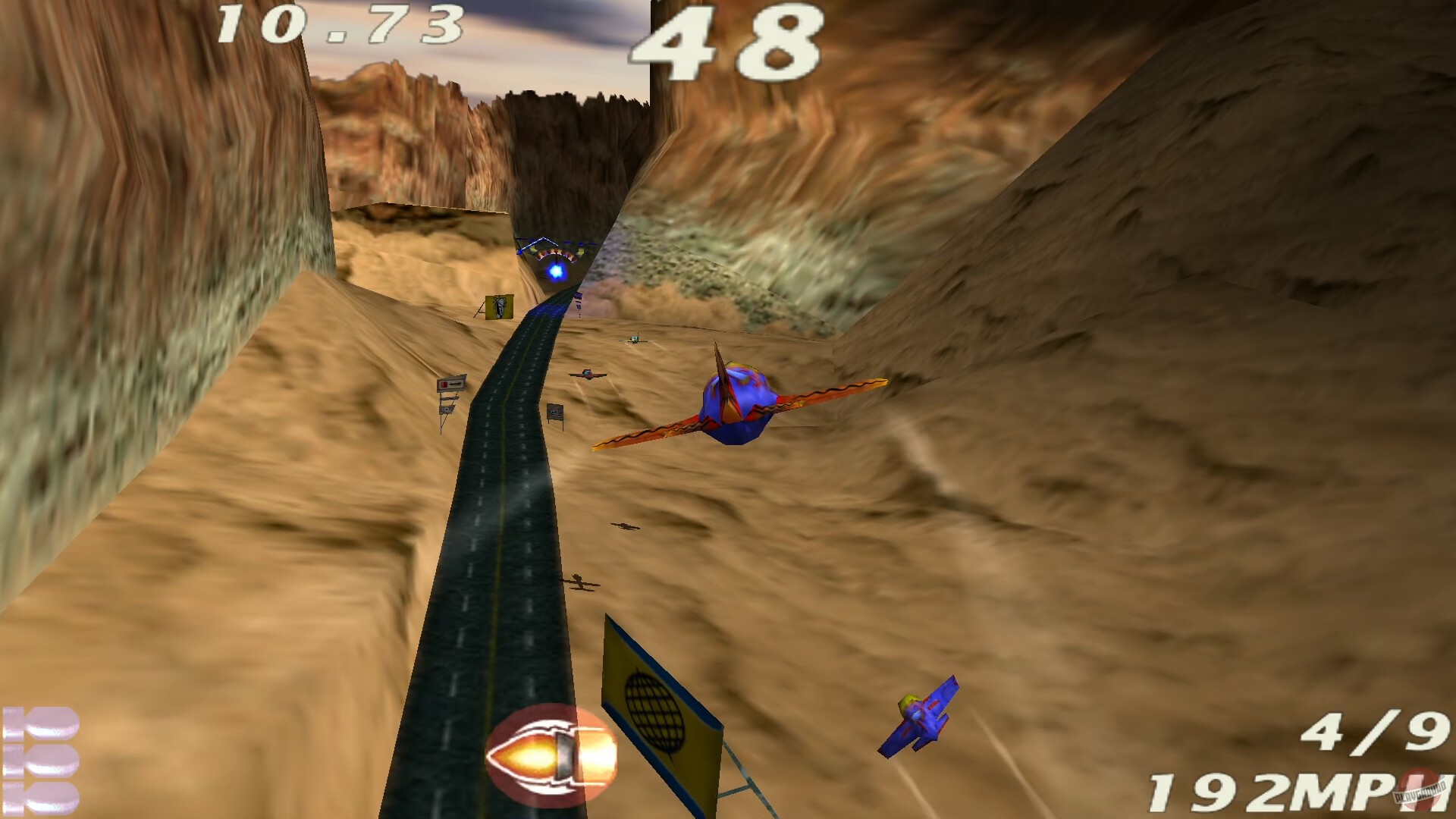Click the skull banner beside the track

tap(499, 306)
